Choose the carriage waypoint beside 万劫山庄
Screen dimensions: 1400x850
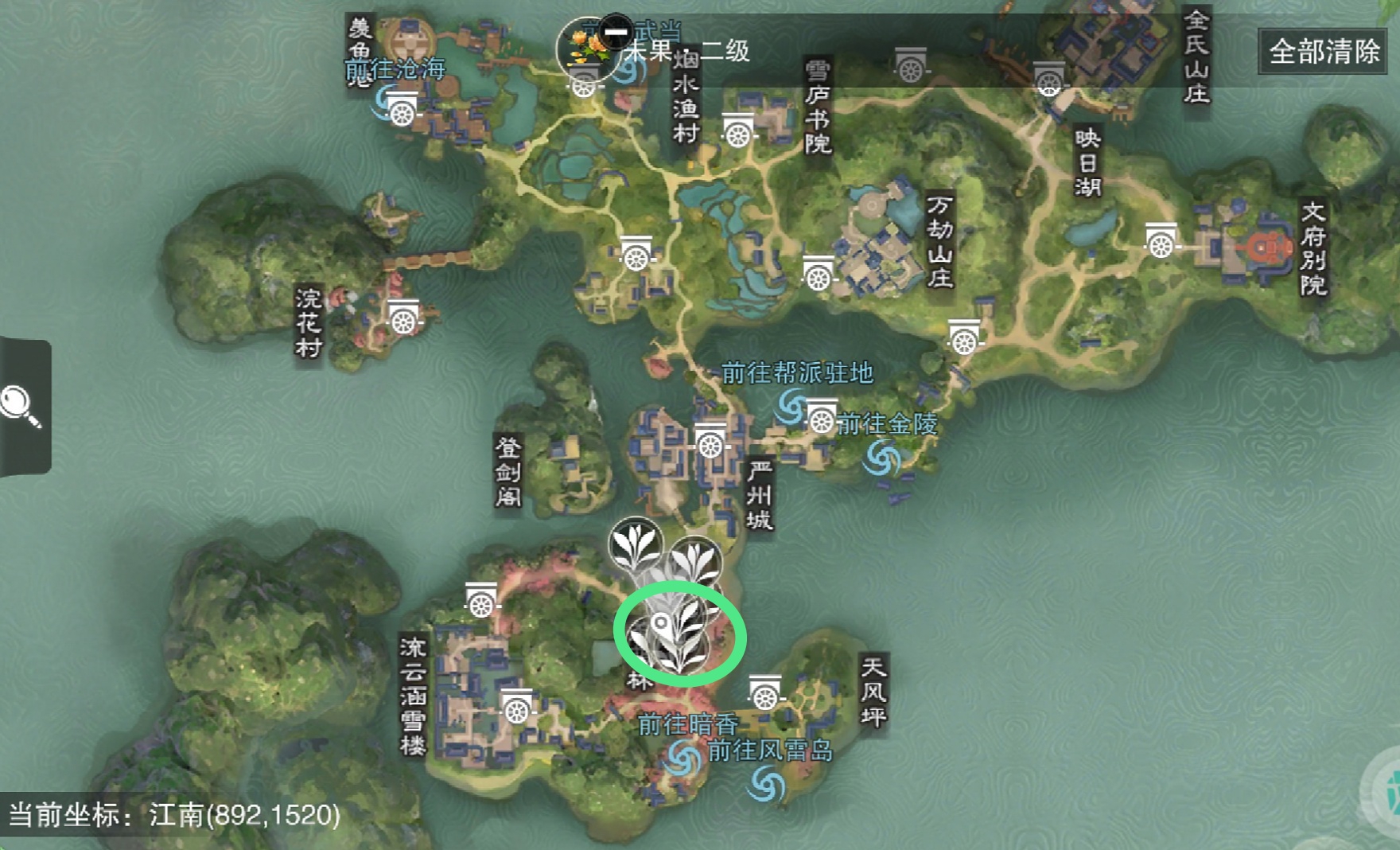(818, 275)
